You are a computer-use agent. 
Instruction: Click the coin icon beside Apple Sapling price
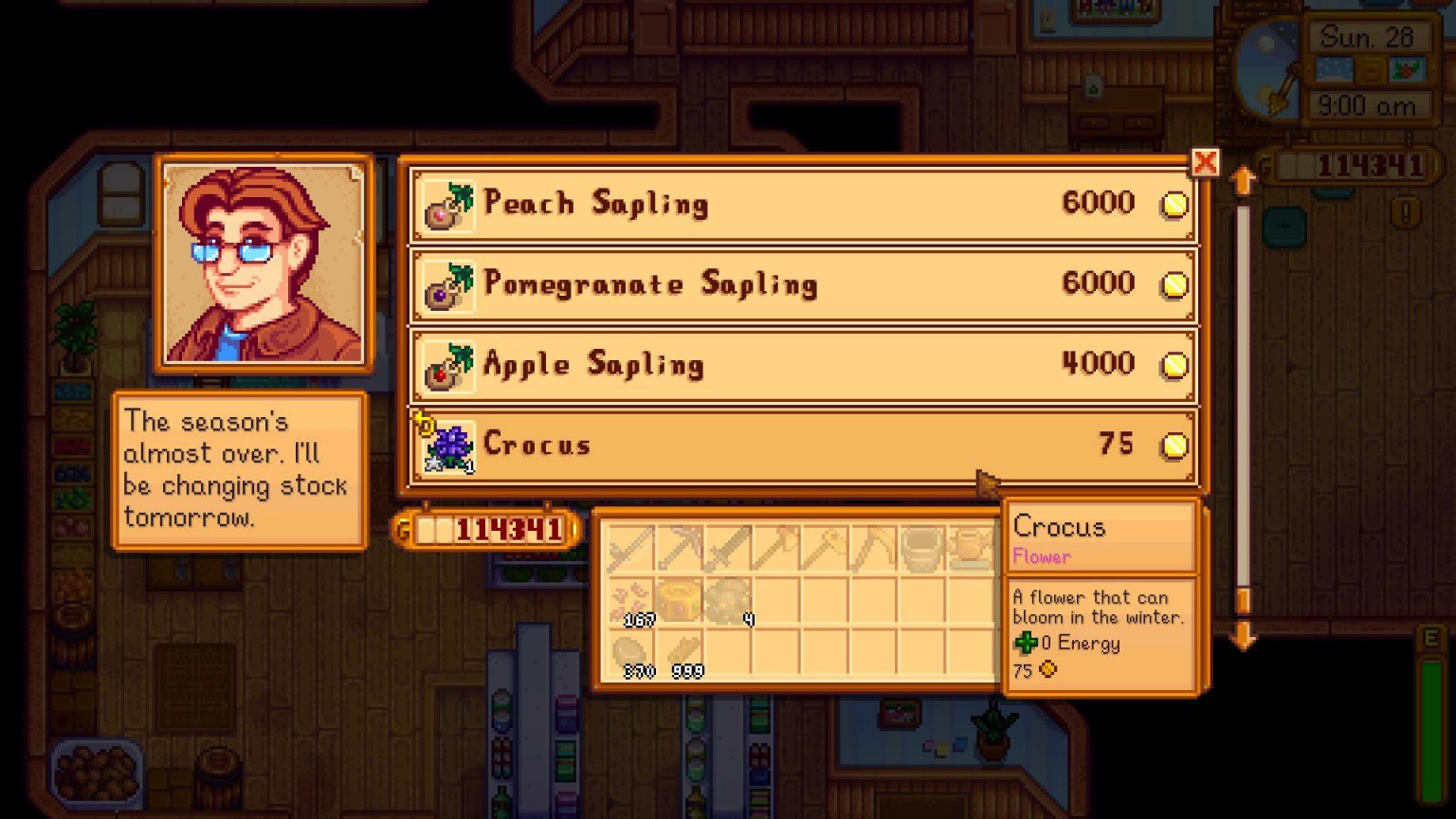point(1174,363)
